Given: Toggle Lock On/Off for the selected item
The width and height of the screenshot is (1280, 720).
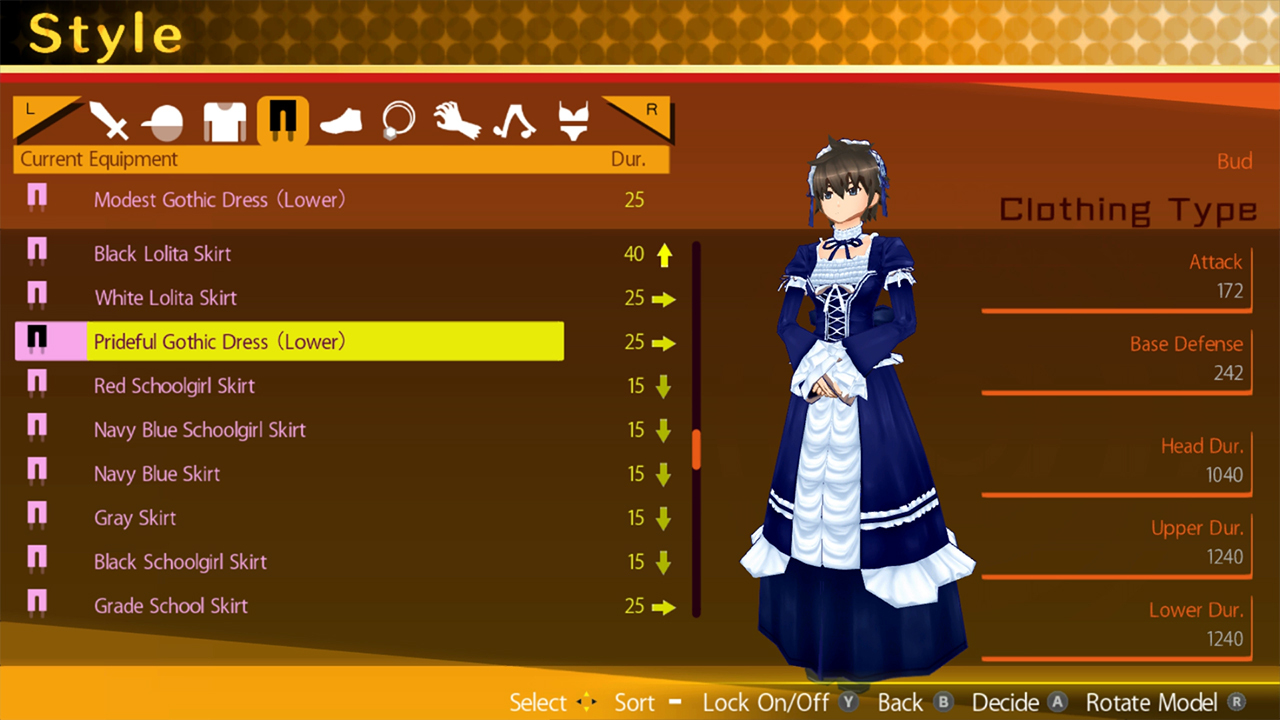Looking at the screenshot, I should coord(766,702).
